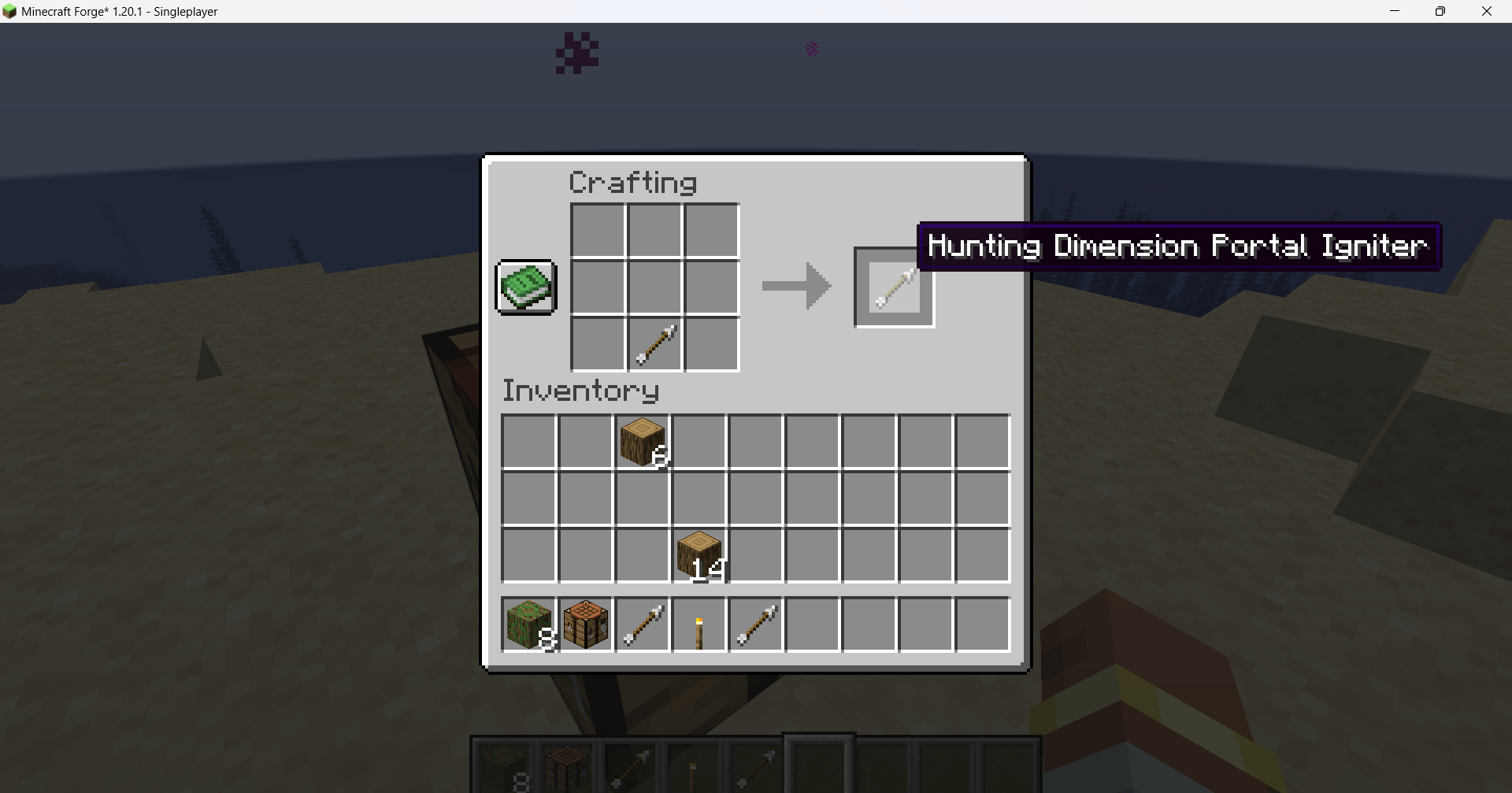The image size is (1512, 793).
Task: Click an empty slot in the top inventory row
Action: 529,442
